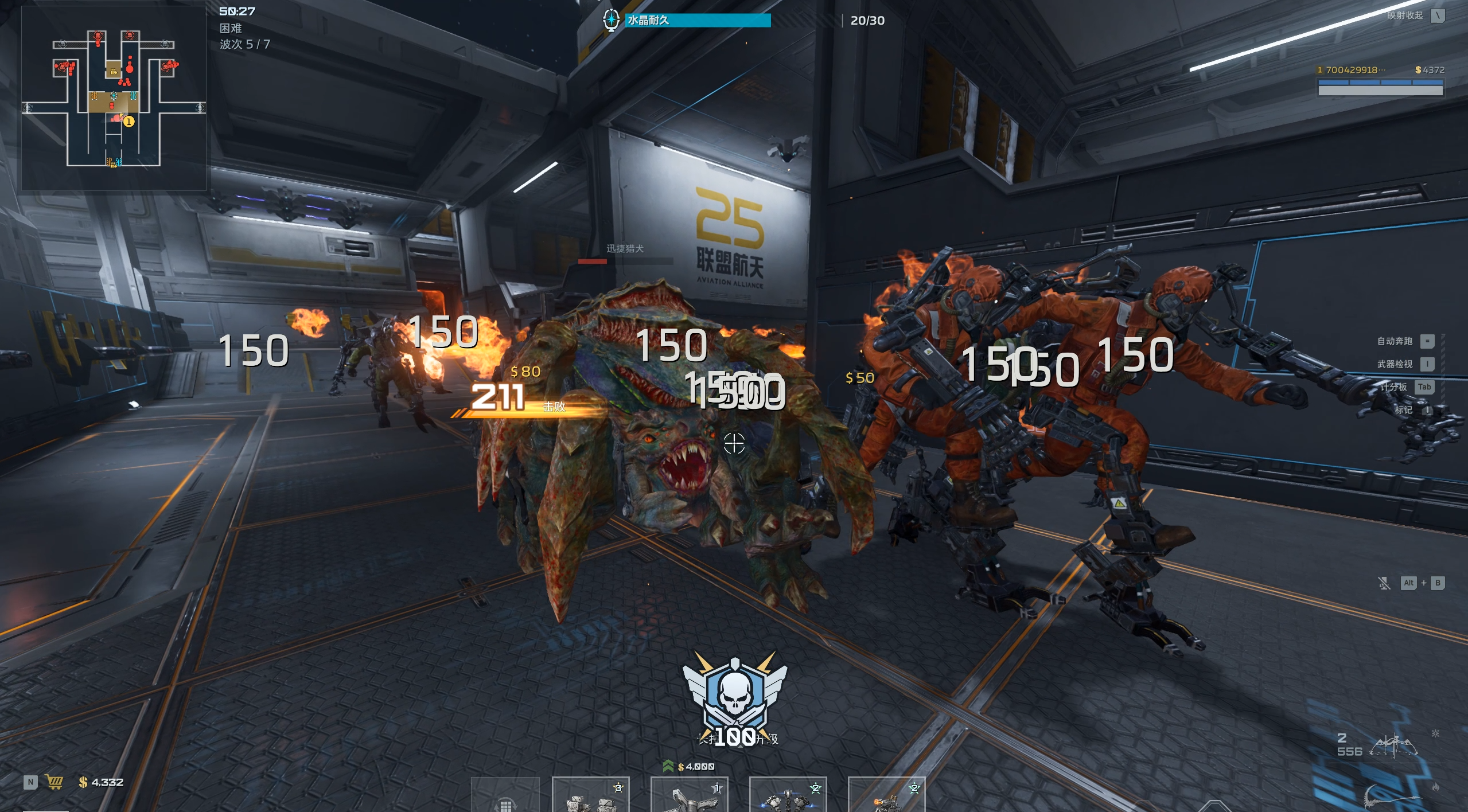Select the three-star turret slot
1468x812 pixels.
click(590, 796)
